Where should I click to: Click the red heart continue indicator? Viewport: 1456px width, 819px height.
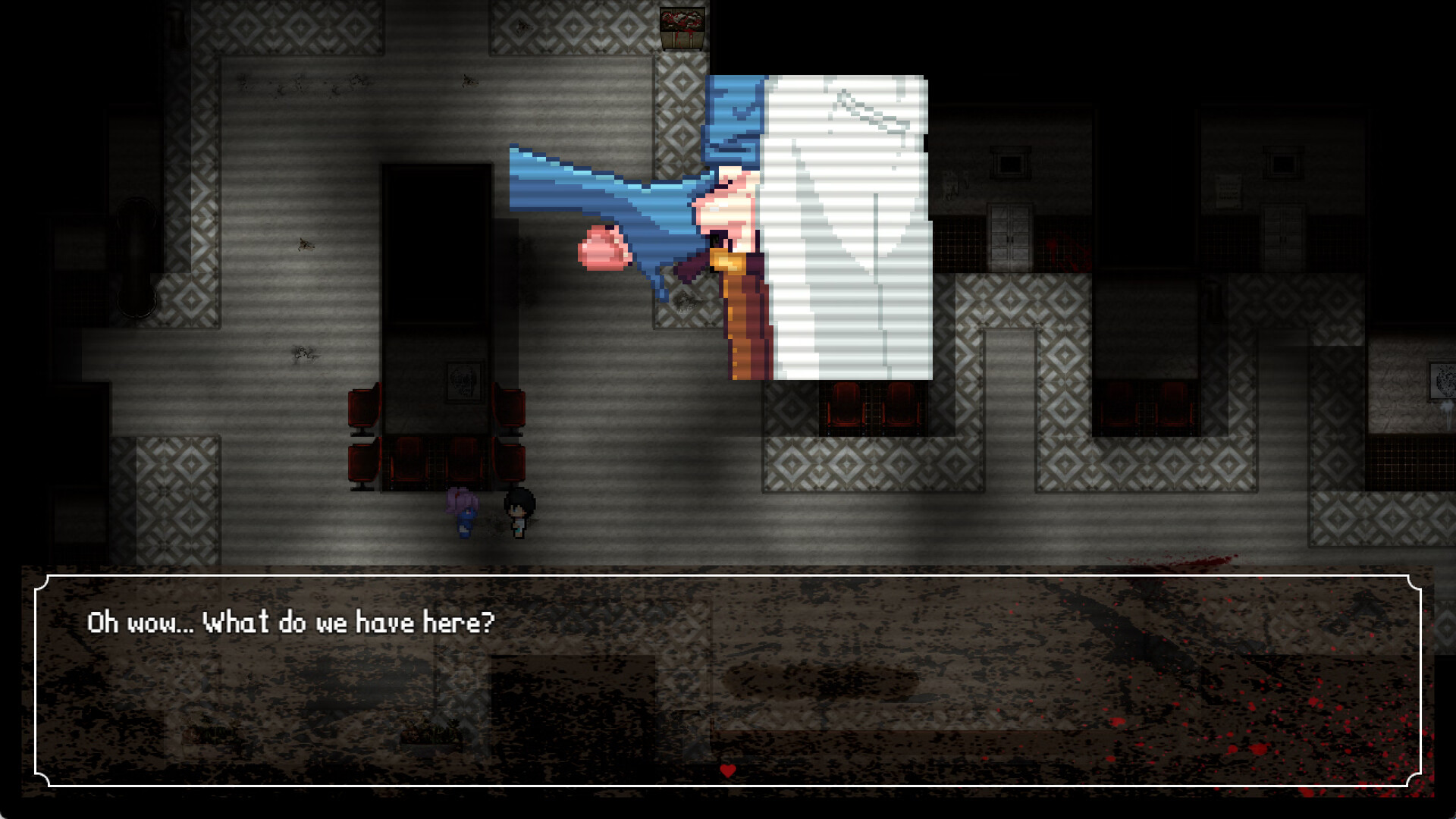pyautogui.click(x=727, y=770)
